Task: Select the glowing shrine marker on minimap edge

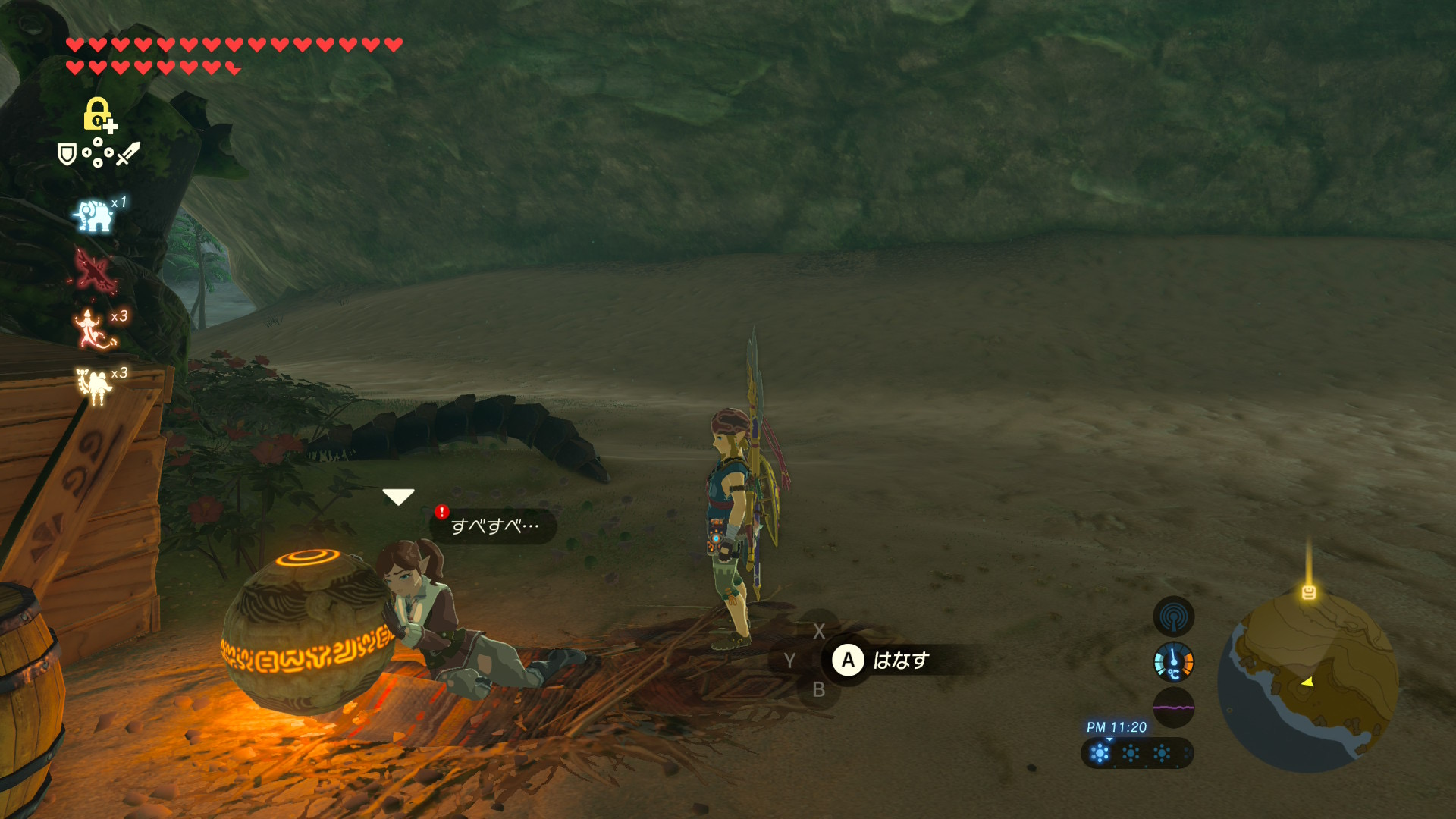Action: [x=1309, y=593]
